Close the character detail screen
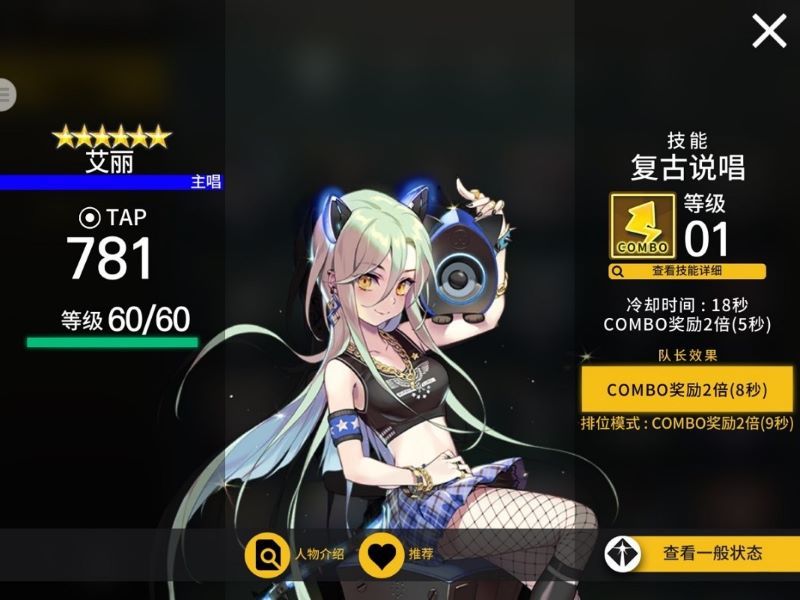Screen dimensions: 800x600 [x=769, y=31]
